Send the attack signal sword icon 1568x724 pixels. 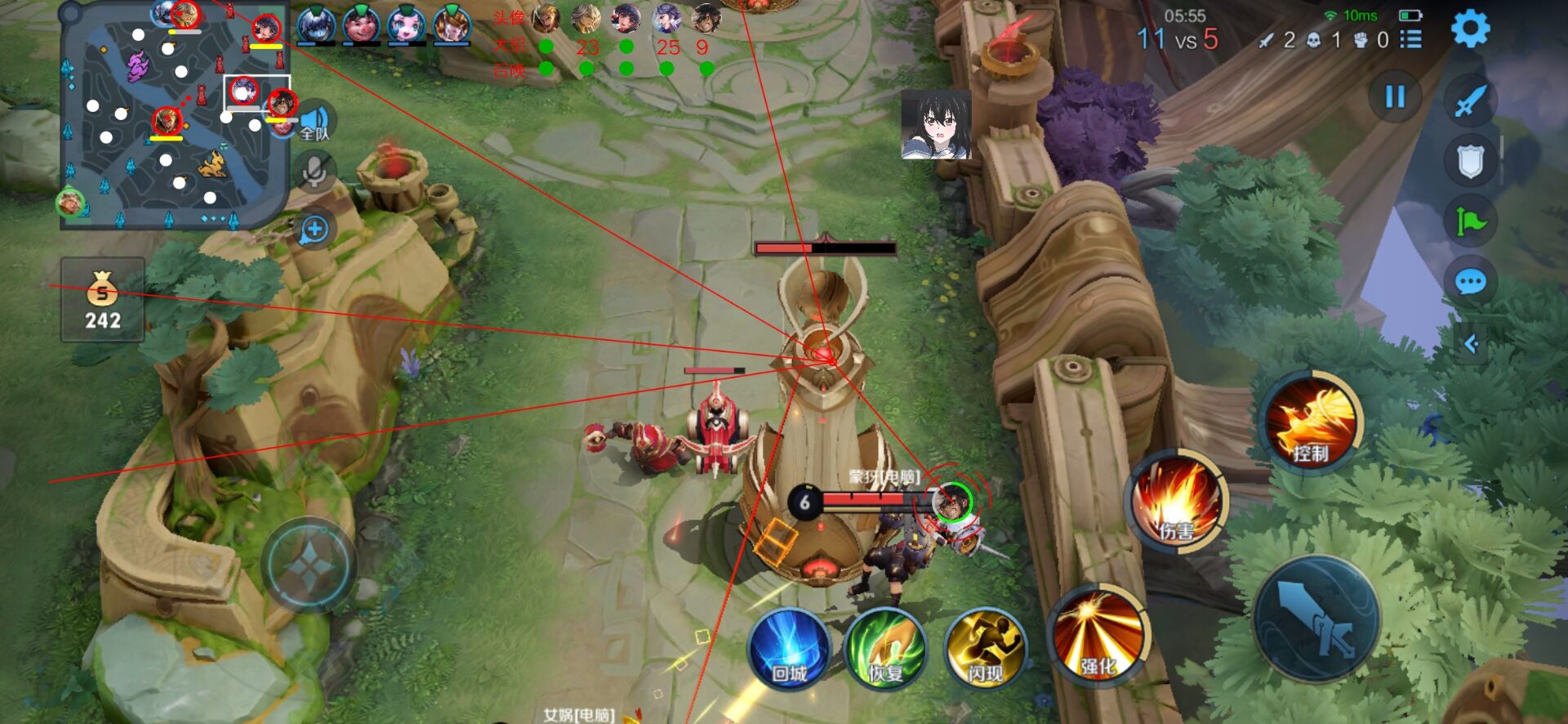(1470, 101)
